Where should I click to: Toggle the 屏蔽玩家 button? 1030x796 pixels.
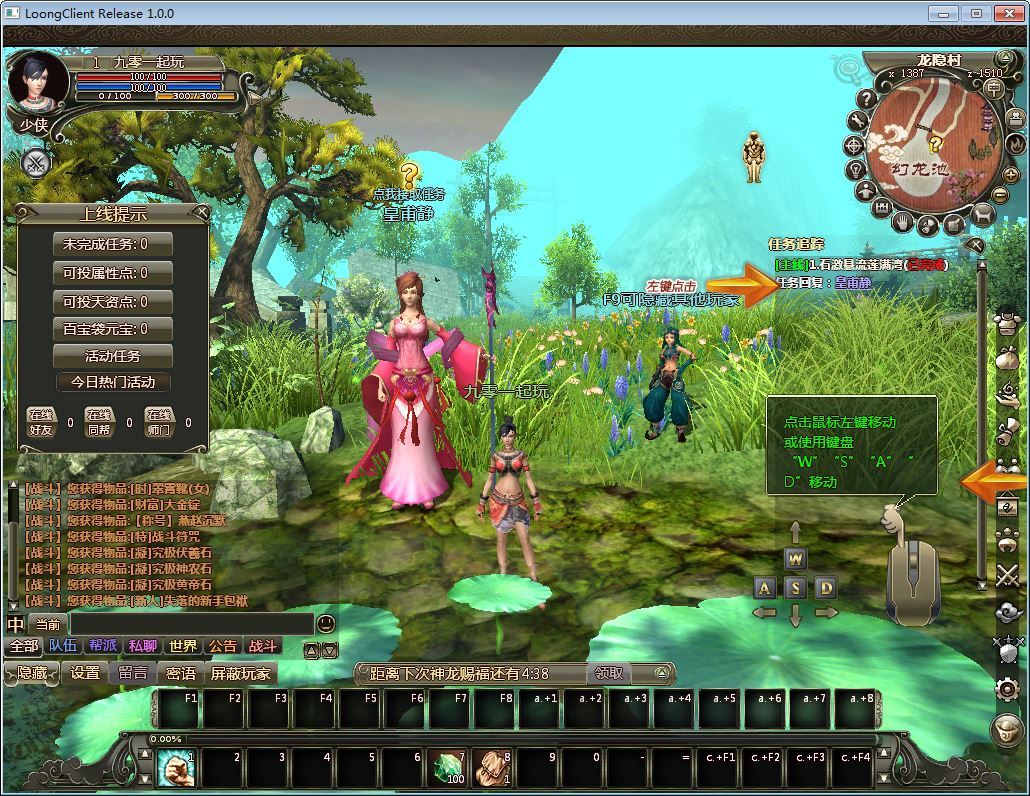(x=241, y=673)
